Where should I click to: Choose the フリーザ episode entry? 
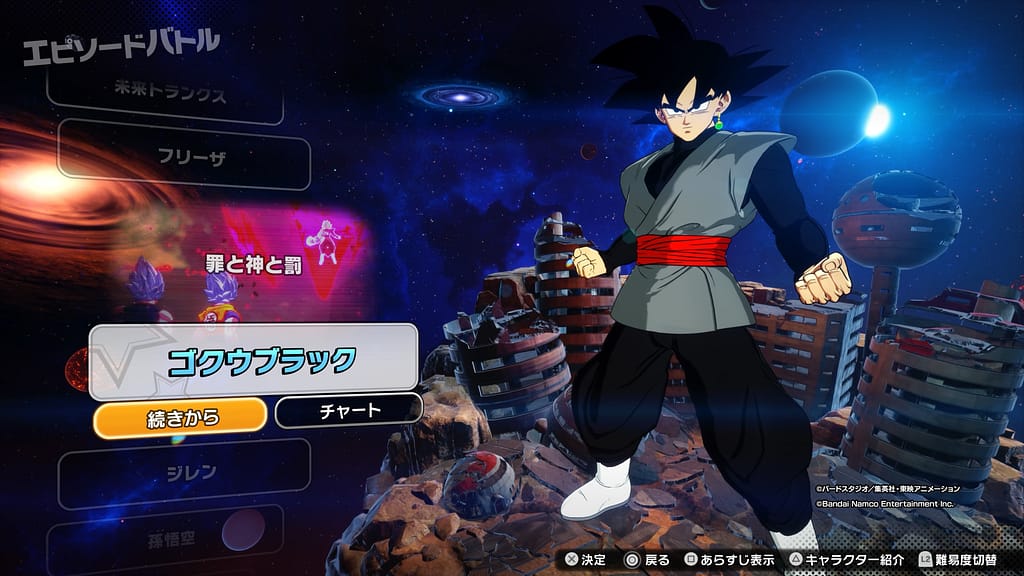coord(185,157)
